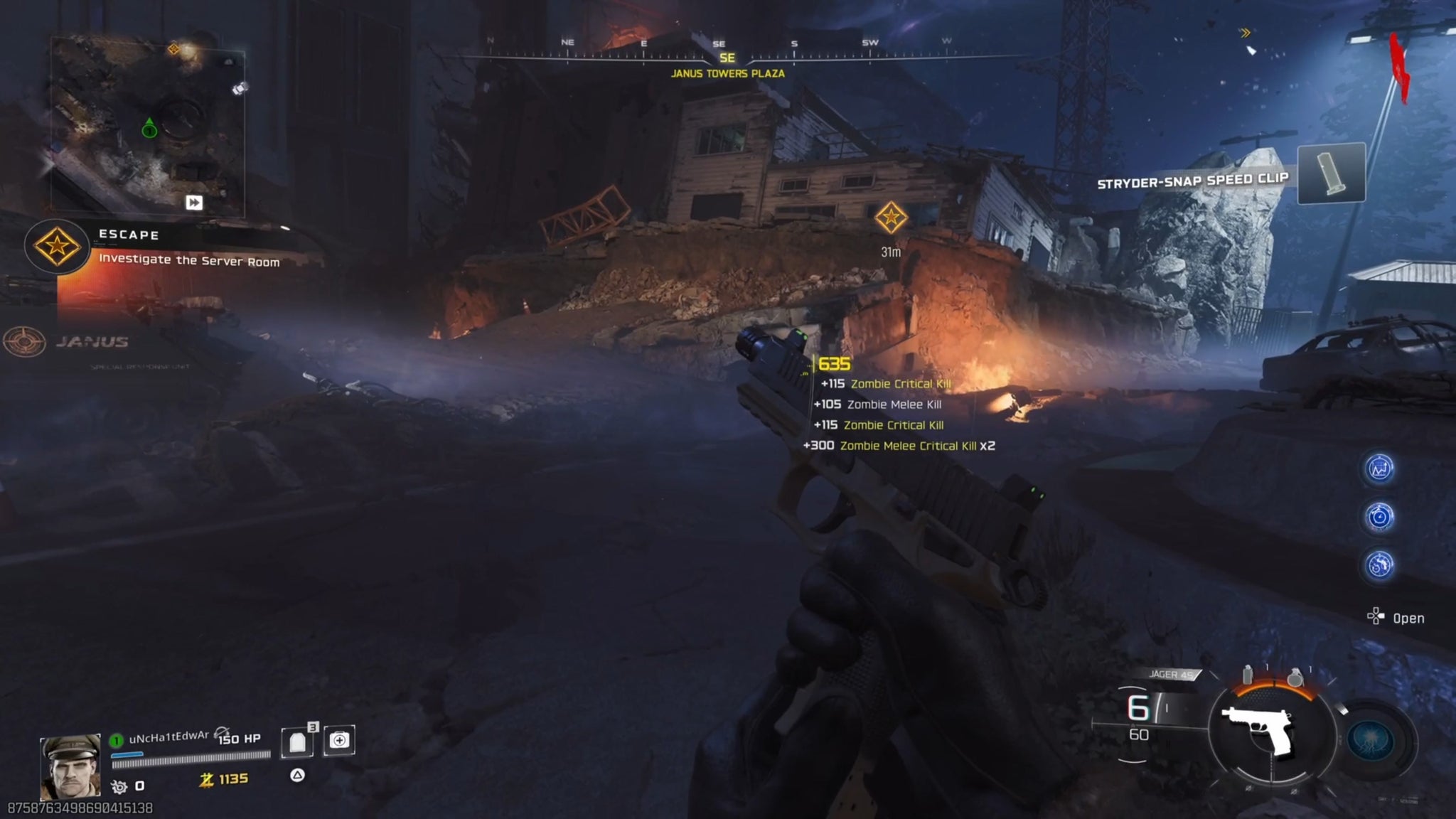Select the lethal frag grenade icon
Screen dimensions: 1456x819
1295,677
